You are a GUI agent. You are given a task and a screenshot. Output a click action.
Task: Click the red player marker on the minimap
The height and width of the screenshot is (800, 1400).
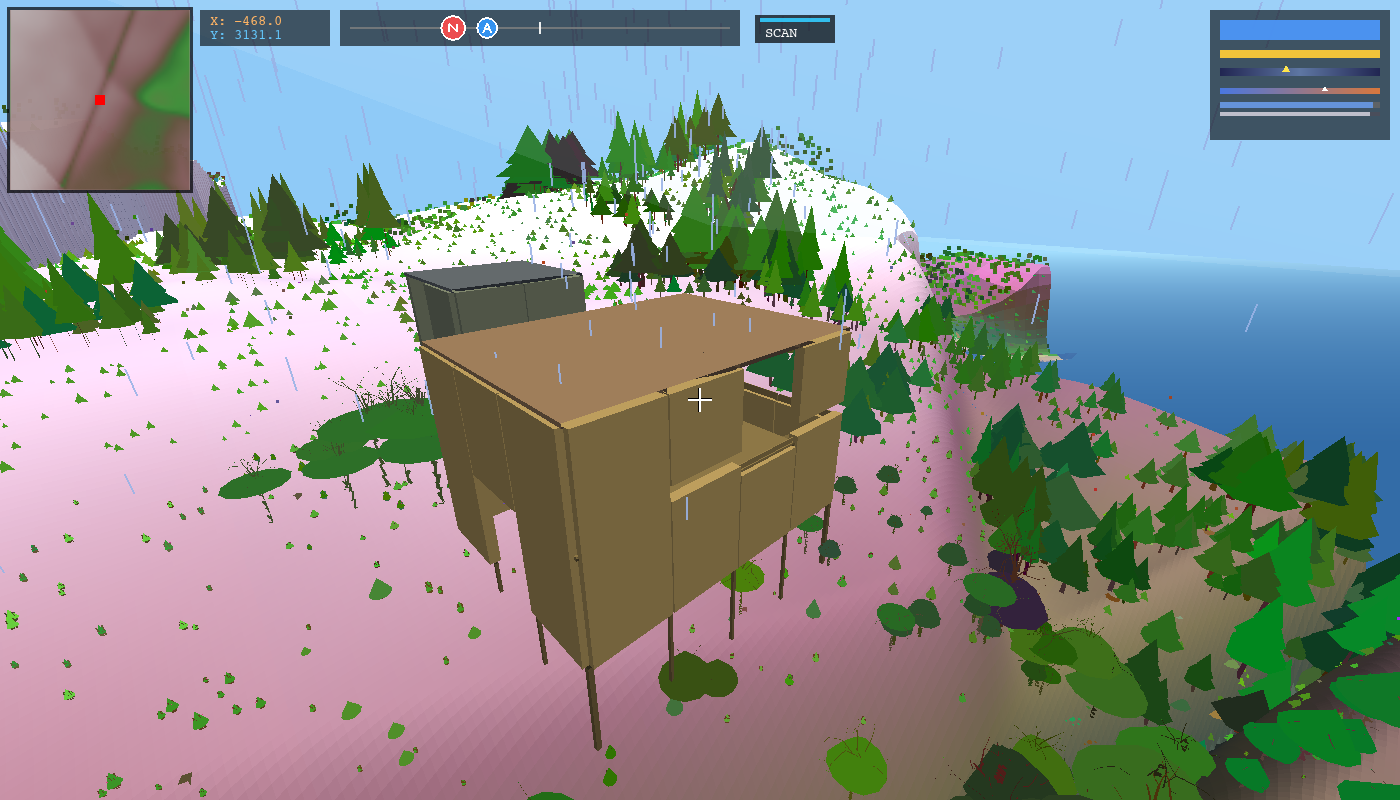(99, 100)
